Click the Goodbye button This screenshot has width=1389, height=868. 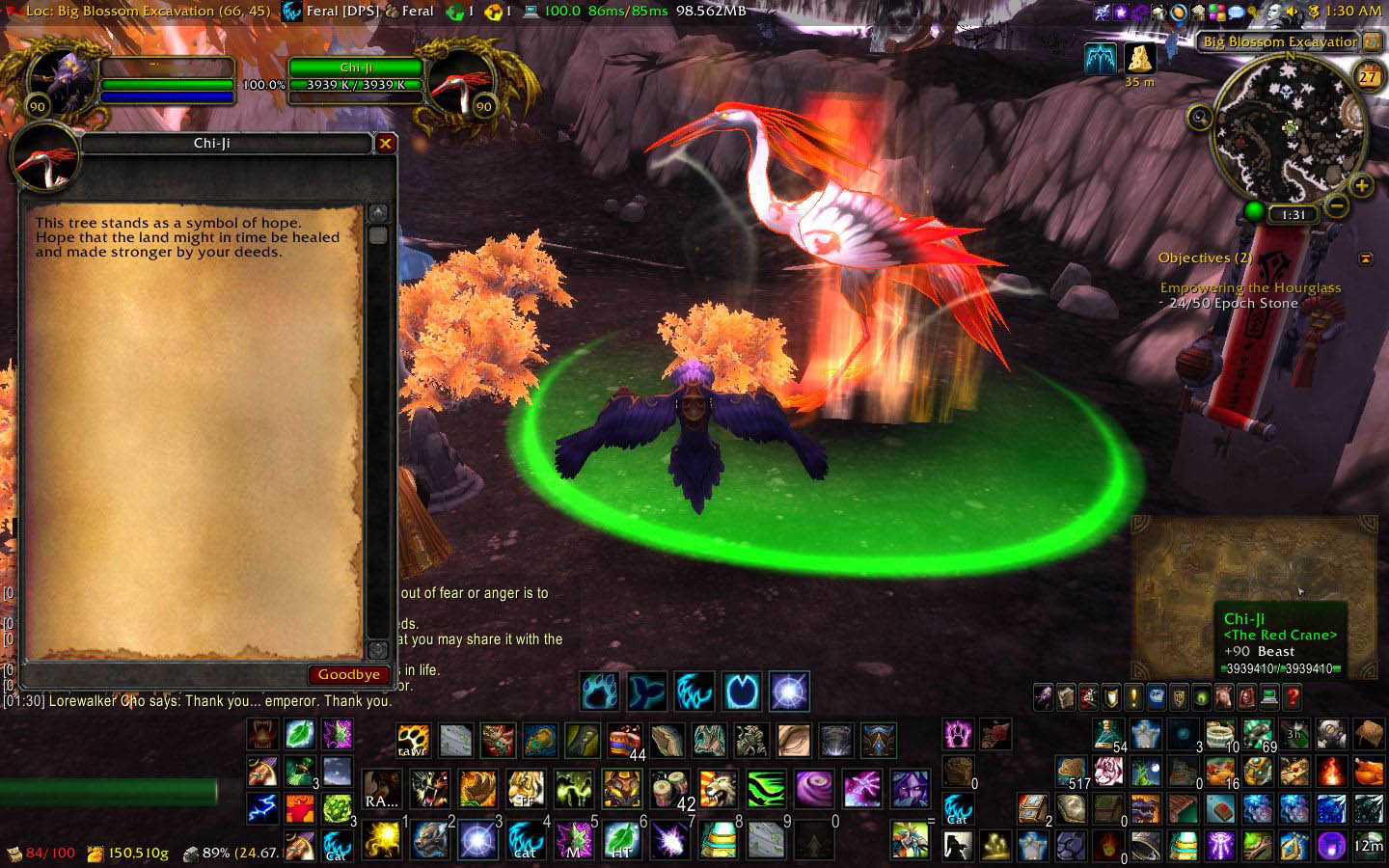pos(348,675)
